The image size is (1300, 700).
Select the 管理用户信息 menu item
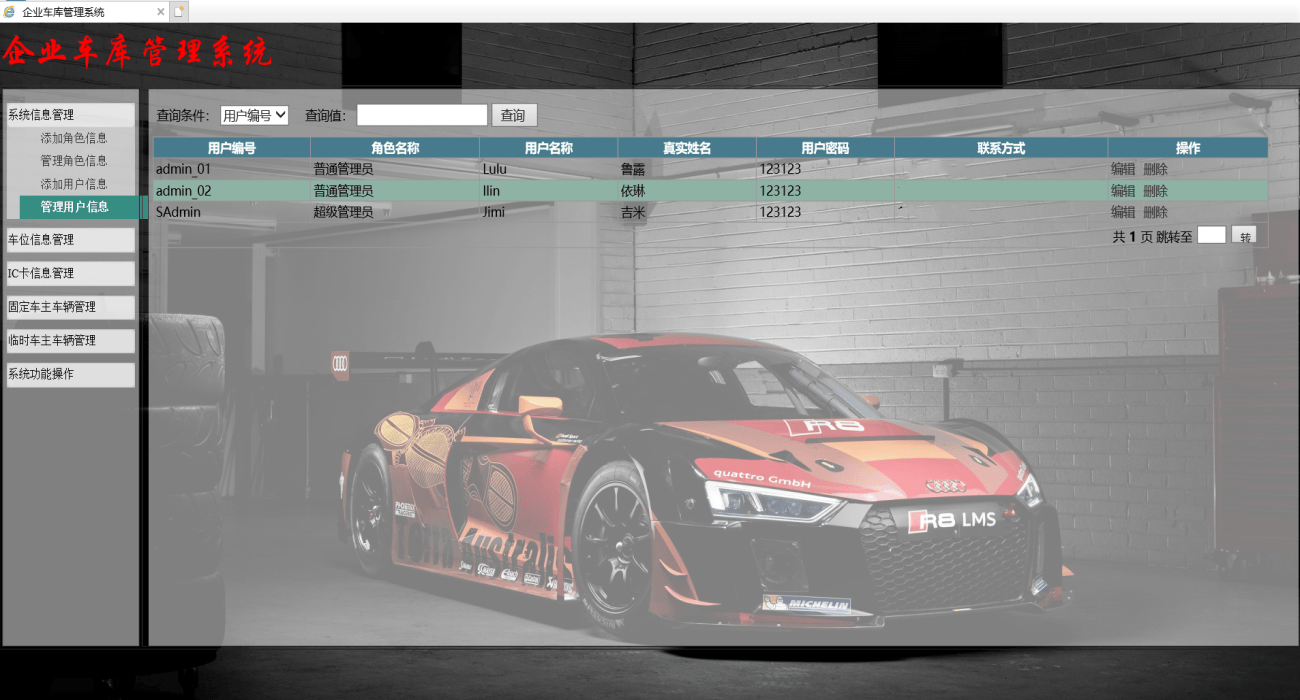coord(74,207)
